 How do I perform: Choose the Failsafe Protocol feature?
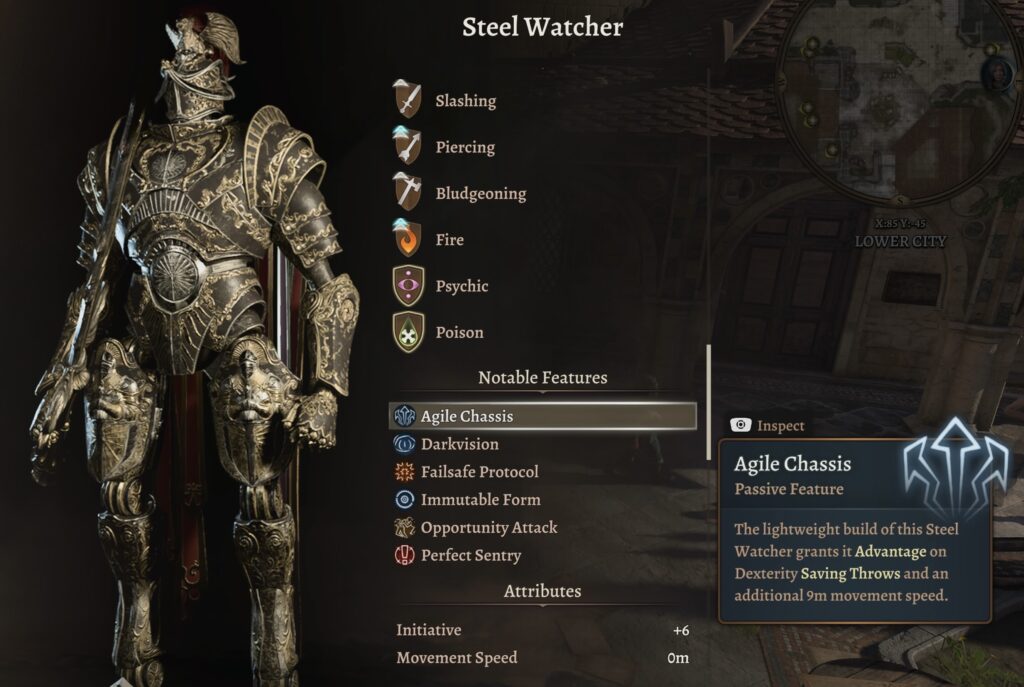click(478, 472)
